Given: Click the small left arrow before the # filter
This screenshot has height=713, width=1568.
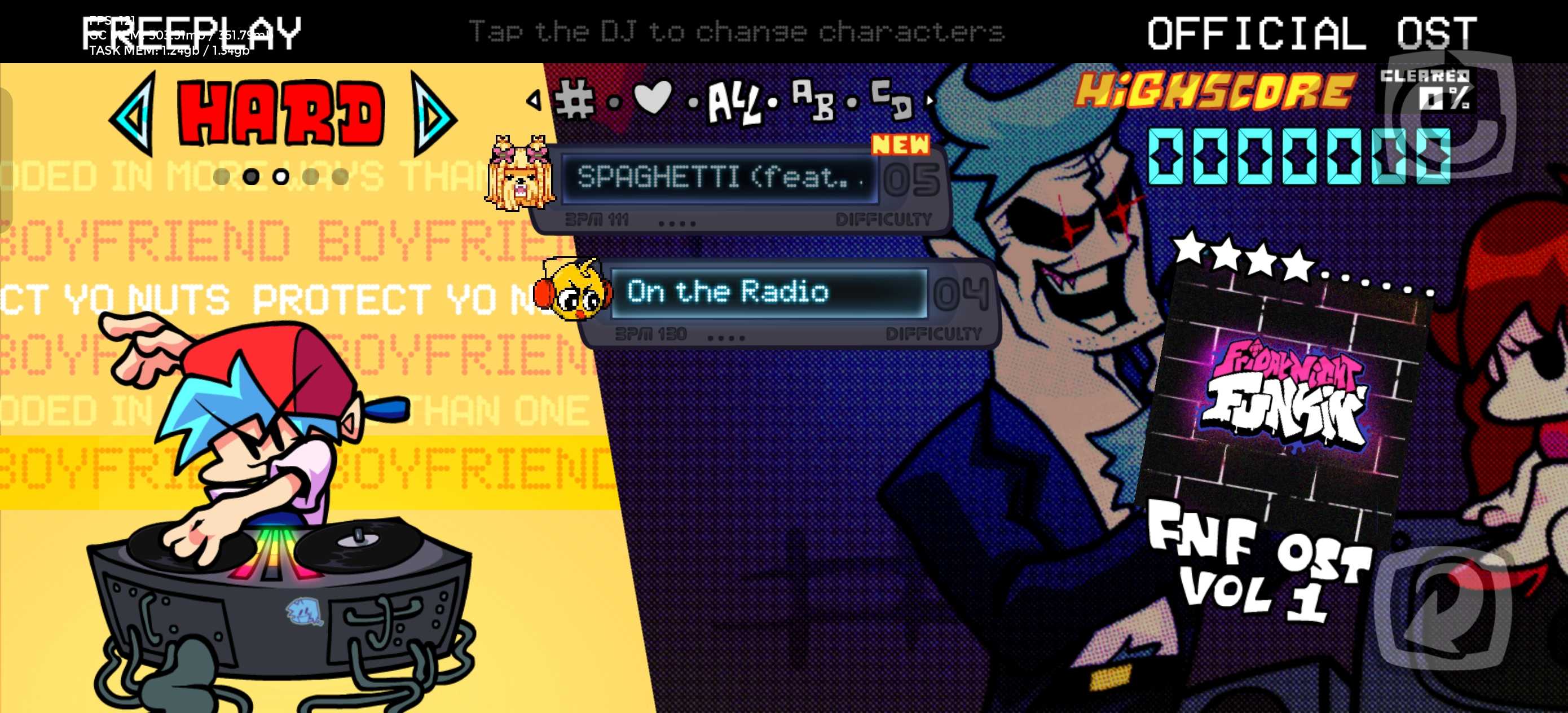Looking at the screenshot, I should pos(535,100).
